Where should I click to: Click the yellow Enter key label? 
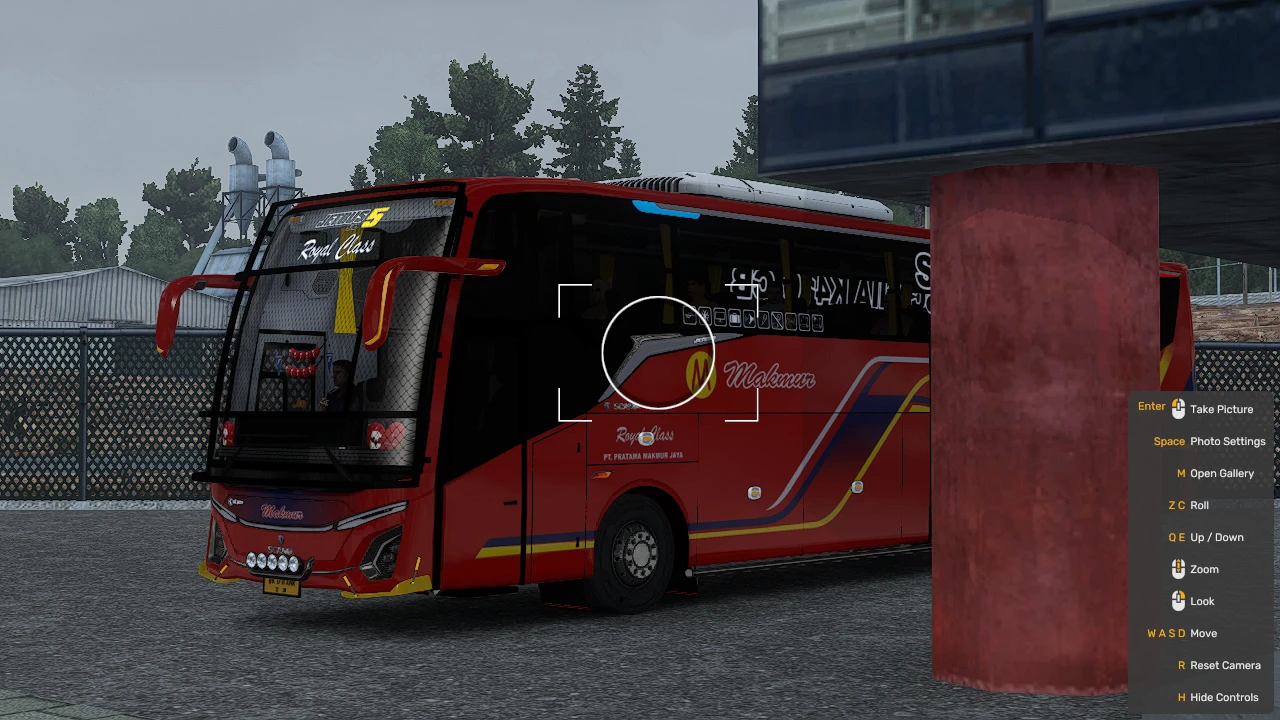[x=1151, y=407]
